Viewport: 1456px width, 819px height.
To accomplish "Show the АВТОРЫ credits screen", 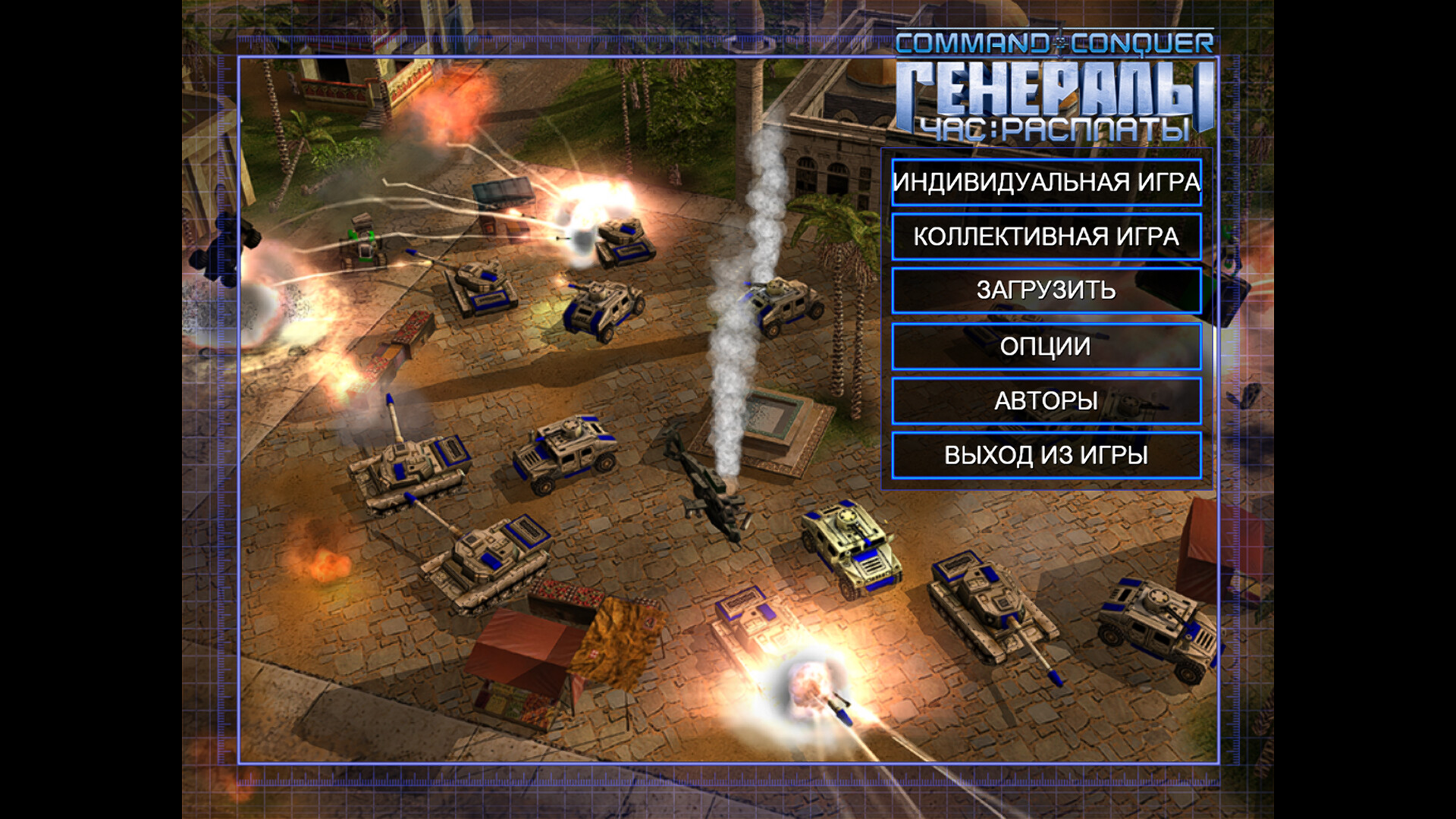I will [x=1046, y=400].
